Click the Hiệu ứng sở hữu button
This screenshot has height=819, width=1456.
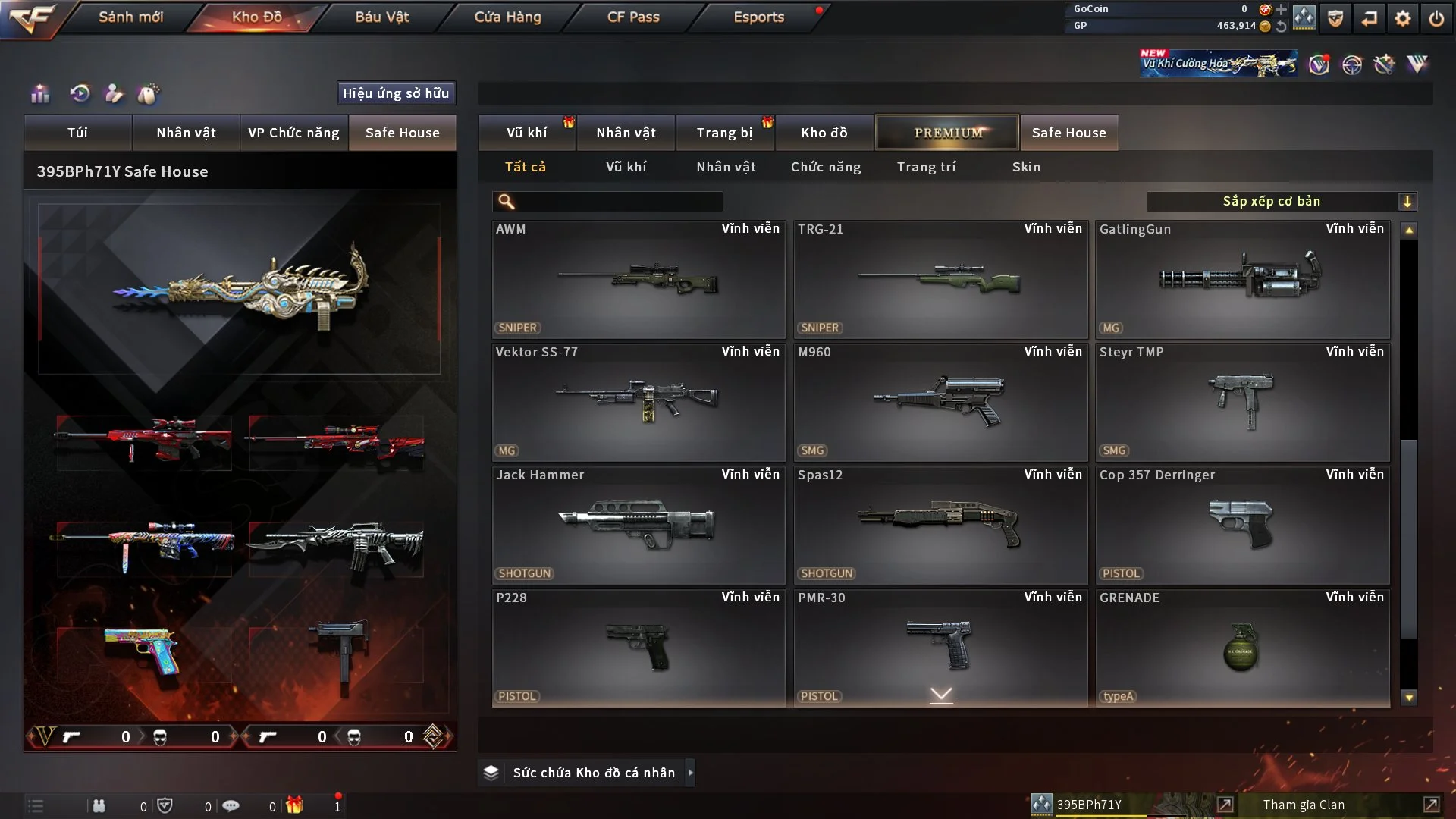(396, 93)
